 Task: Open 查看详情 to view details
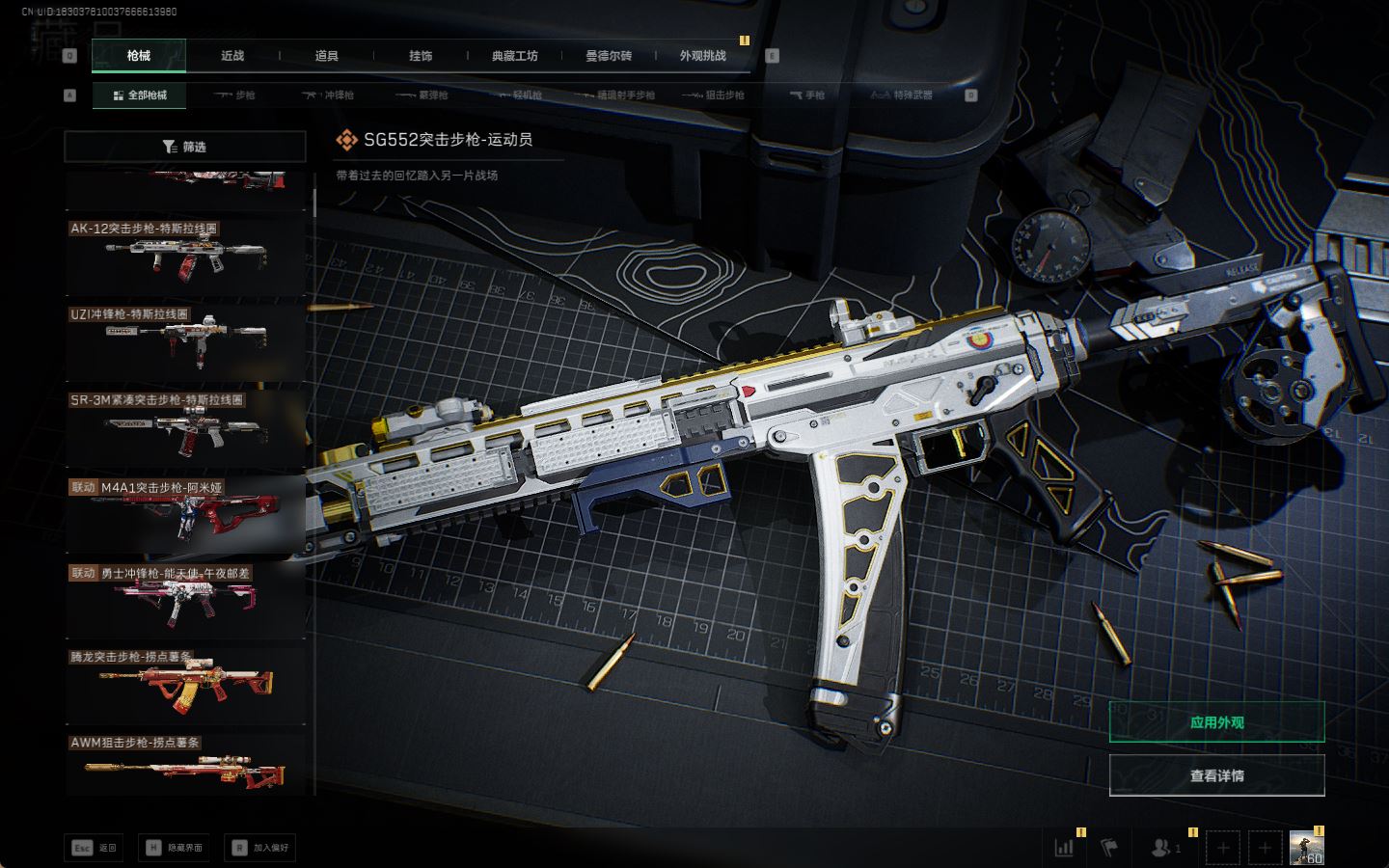(1216, 775)
